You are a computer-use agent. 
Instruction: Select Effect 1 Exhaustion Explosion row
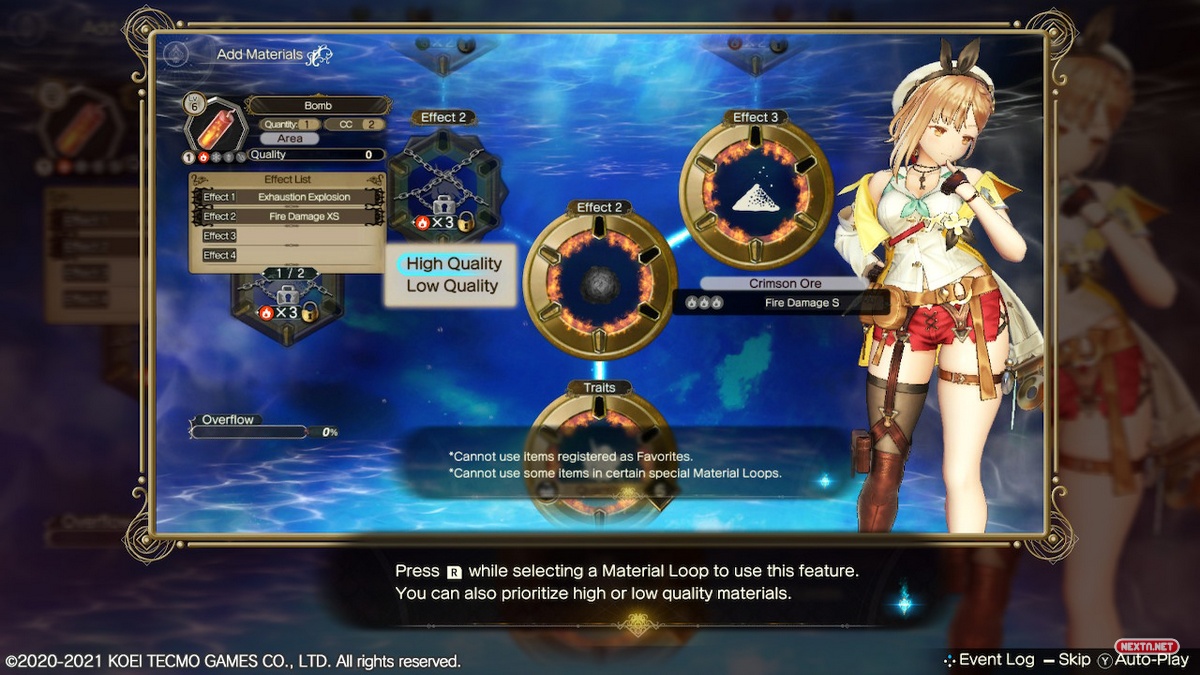pos(287,197)
